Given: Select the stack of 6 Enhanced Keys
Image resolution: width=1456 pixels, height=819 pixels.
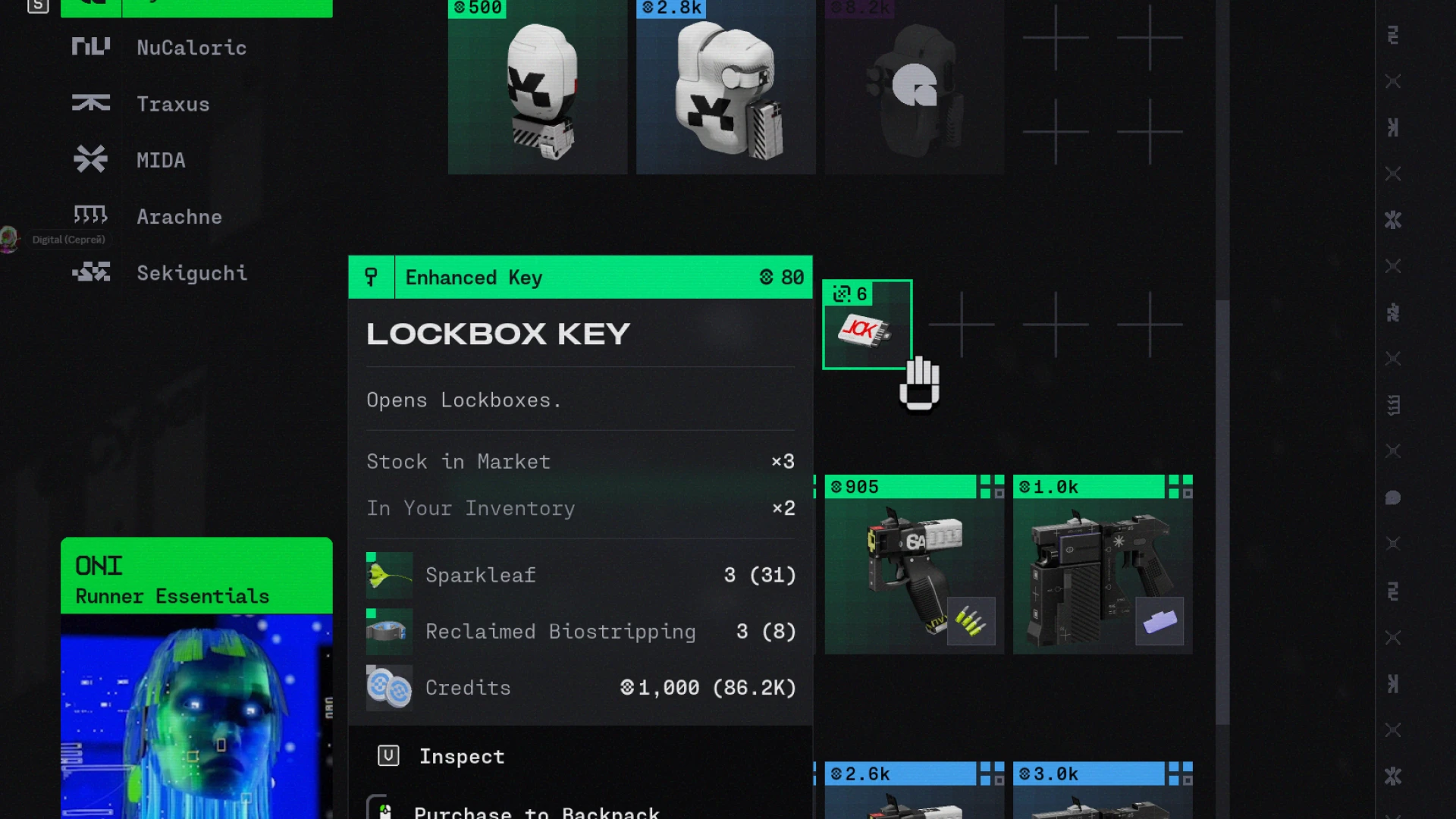Looking at the screenshot, I should pos(867,326).
